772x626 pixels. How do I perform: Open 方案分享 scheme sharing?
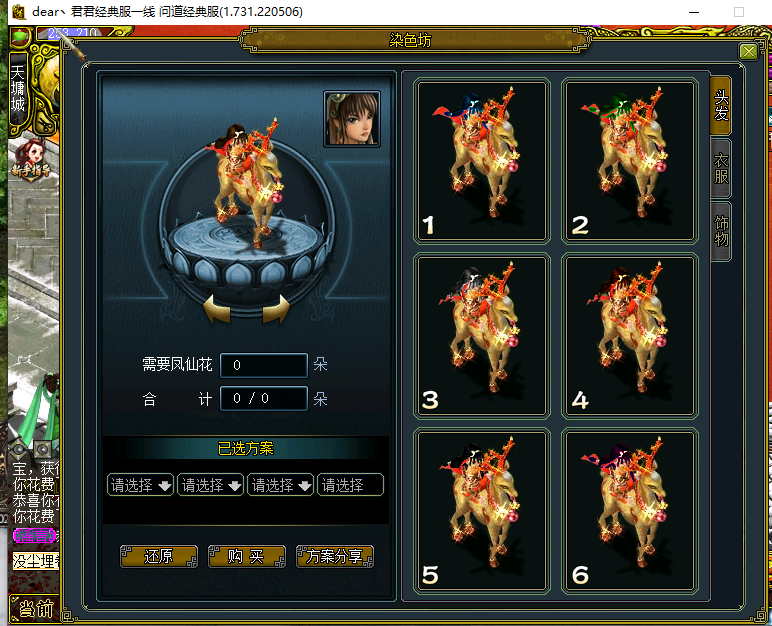[x=335, y=557]
